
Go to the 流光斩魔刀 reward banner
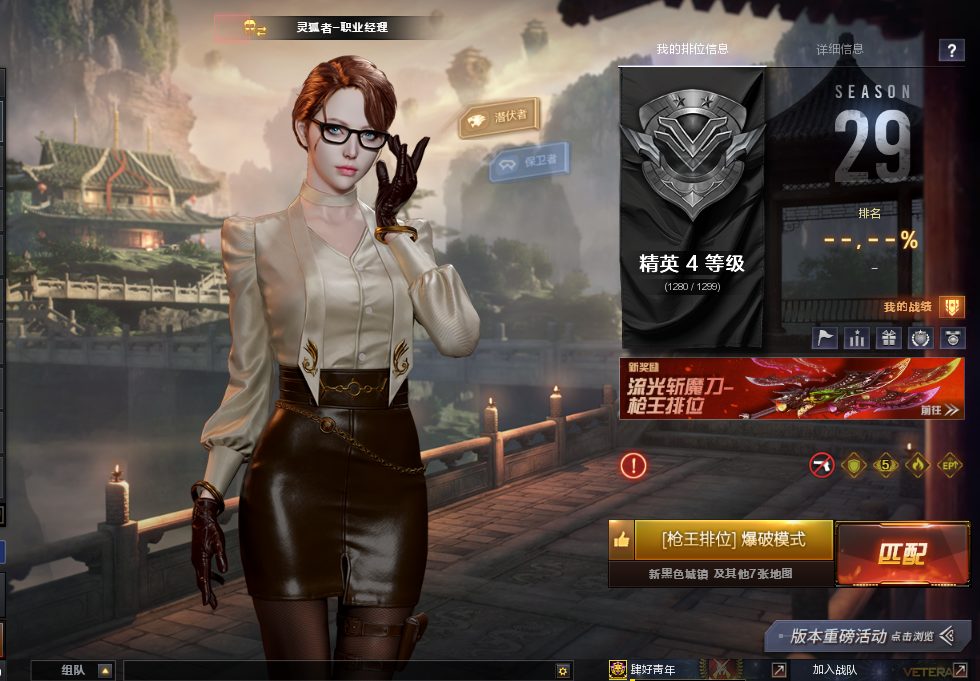791,388
